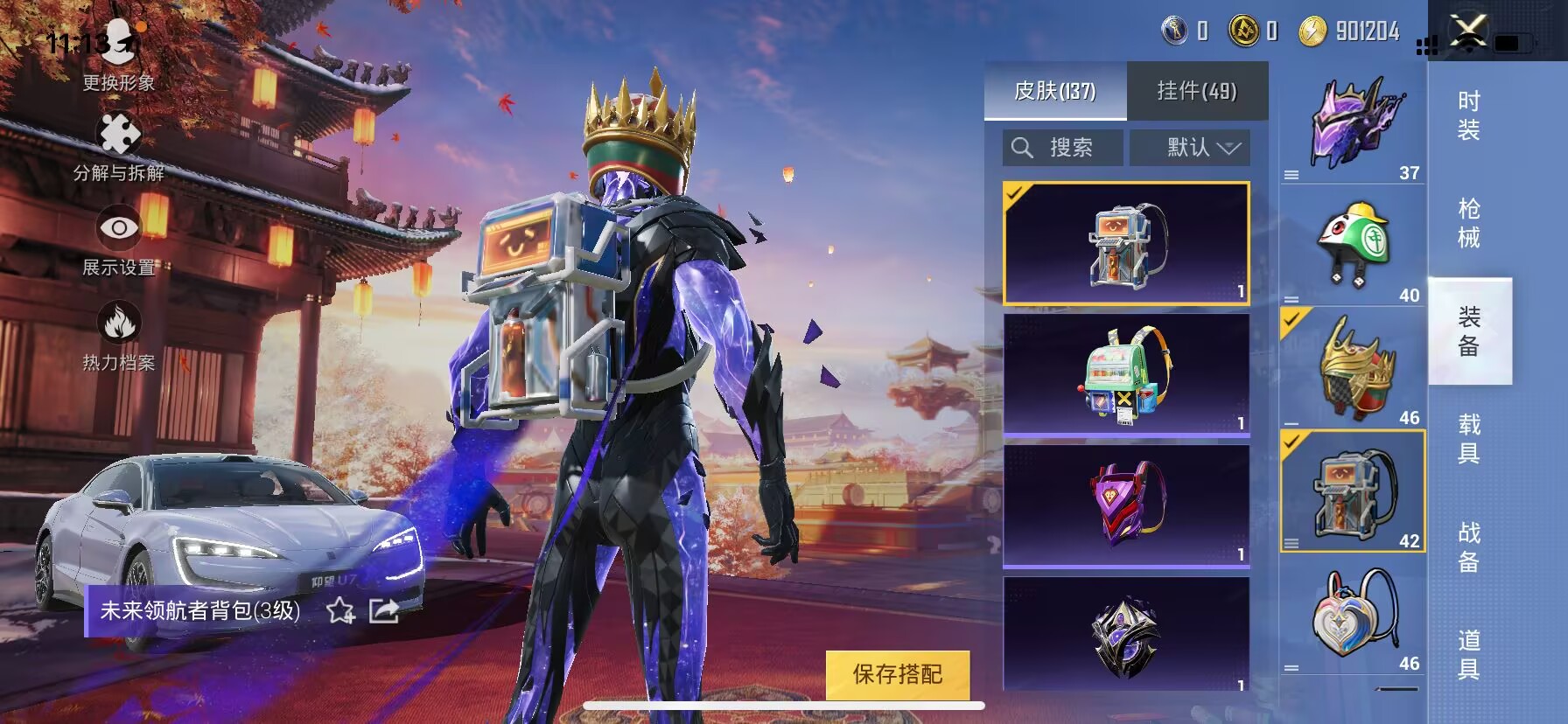
Task: Select the purple and red backpack skin
Action: point(1126,505)
